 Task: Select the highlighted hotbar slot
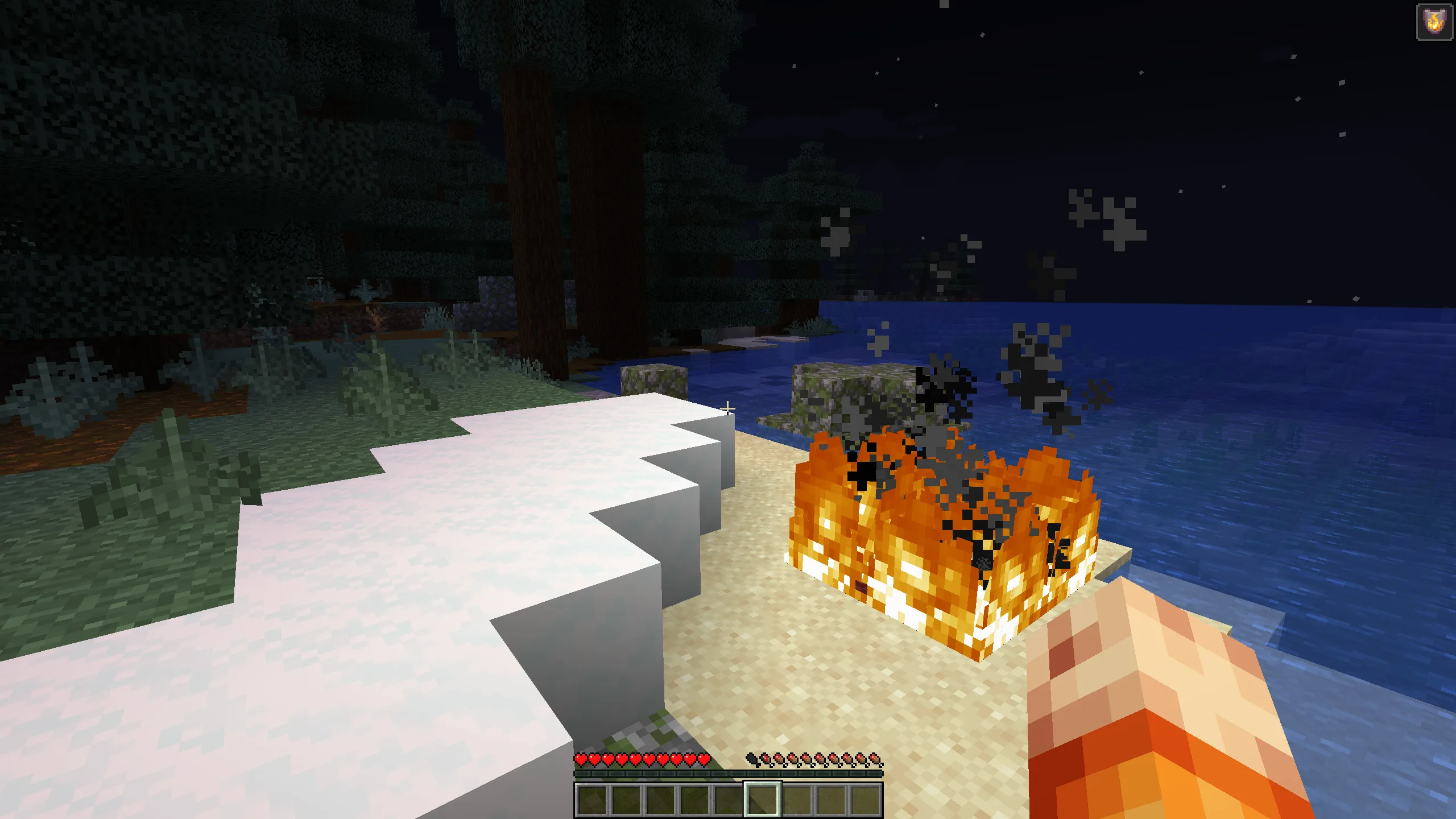(763, 799)
